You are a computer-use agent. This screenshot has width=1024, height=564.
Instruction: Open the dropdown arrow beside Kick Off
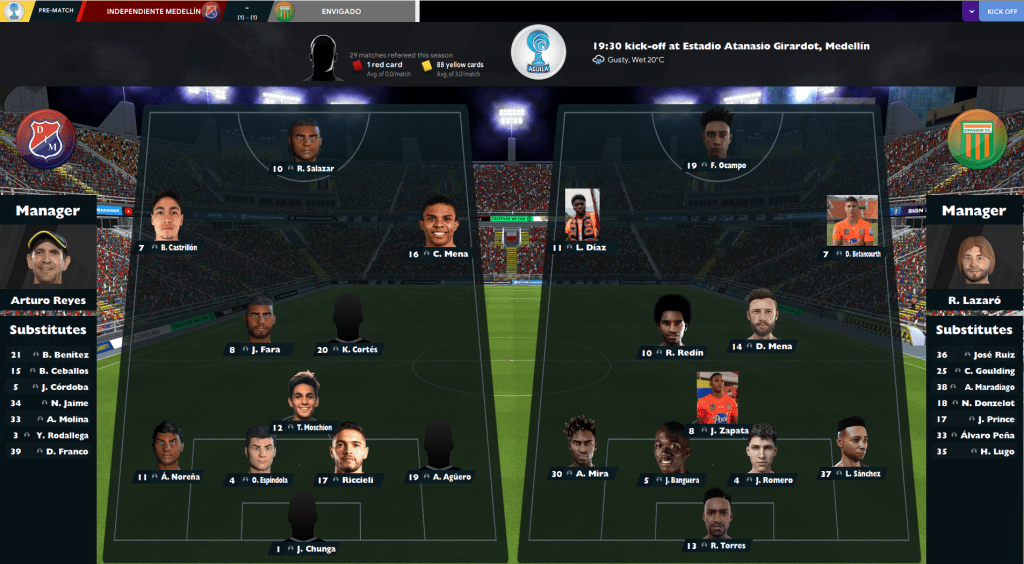(x=970, y=12)
